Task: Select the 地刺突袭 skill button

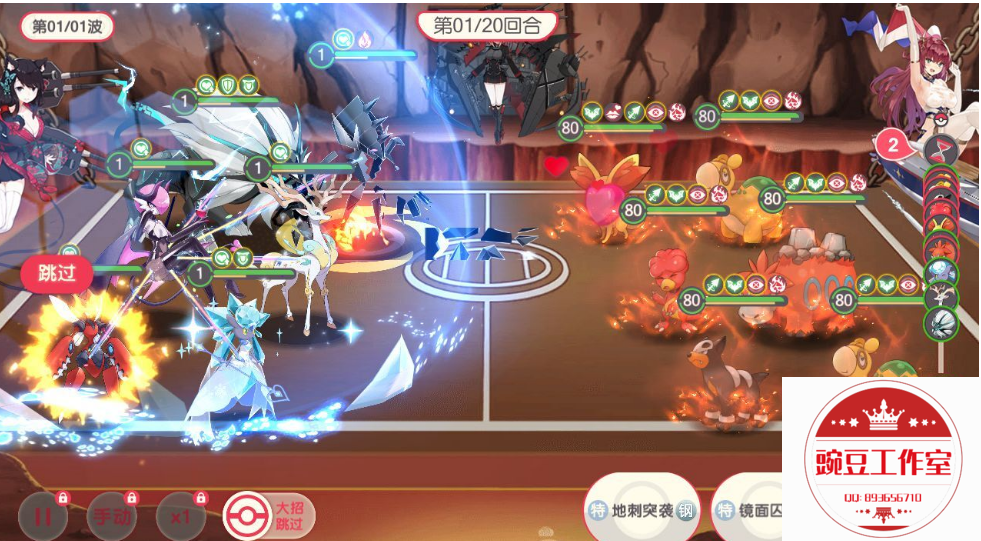Action: tap(642, 511)
